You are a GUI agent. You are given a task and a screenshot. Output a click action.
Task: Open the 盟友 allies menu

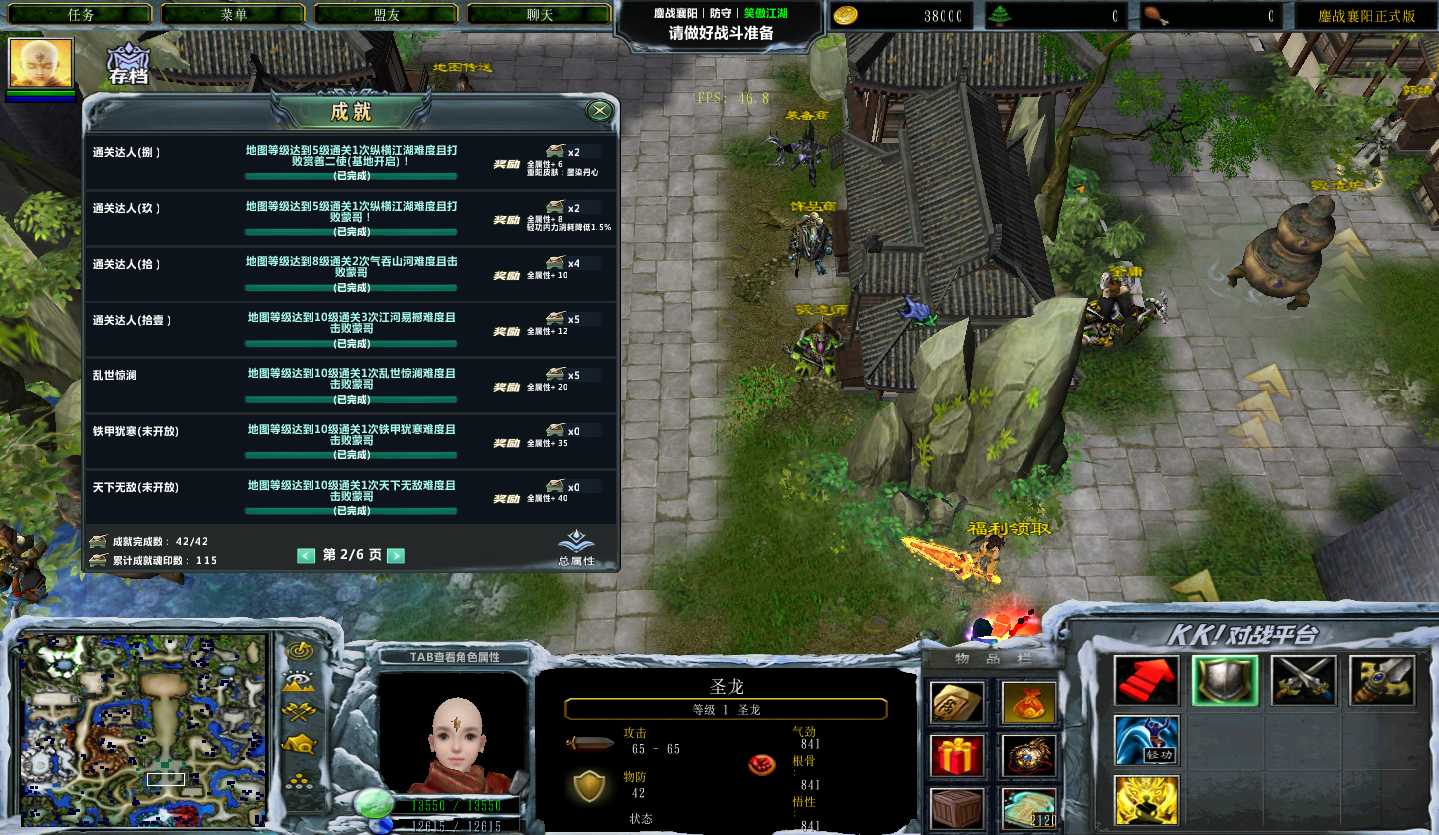(386, 15)
